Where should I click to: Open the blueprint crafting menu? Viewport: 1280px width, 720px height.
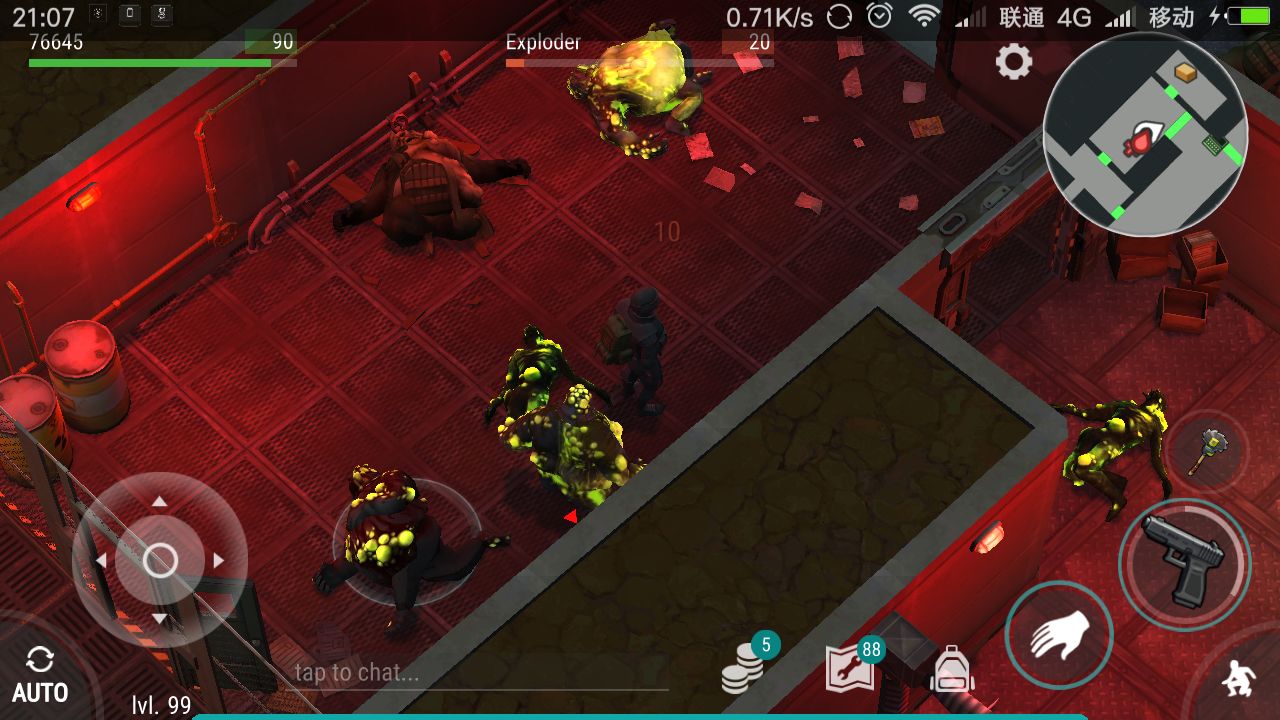pos(850,668)
